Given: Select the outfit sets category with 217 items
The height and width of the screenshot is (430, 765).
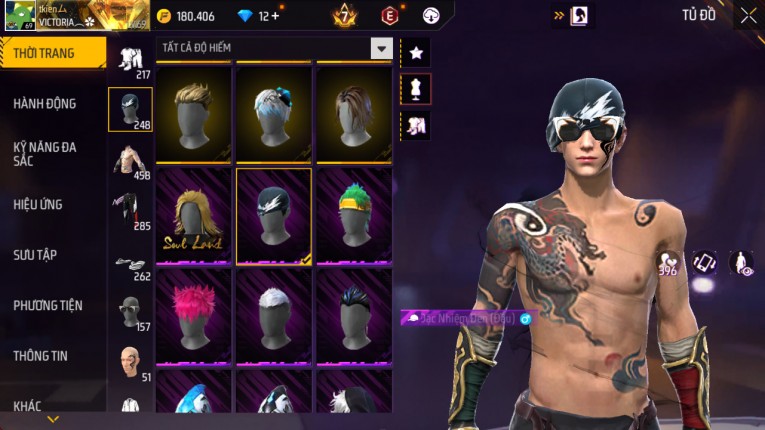Looking at the screenshot, I should click(130, 60).
